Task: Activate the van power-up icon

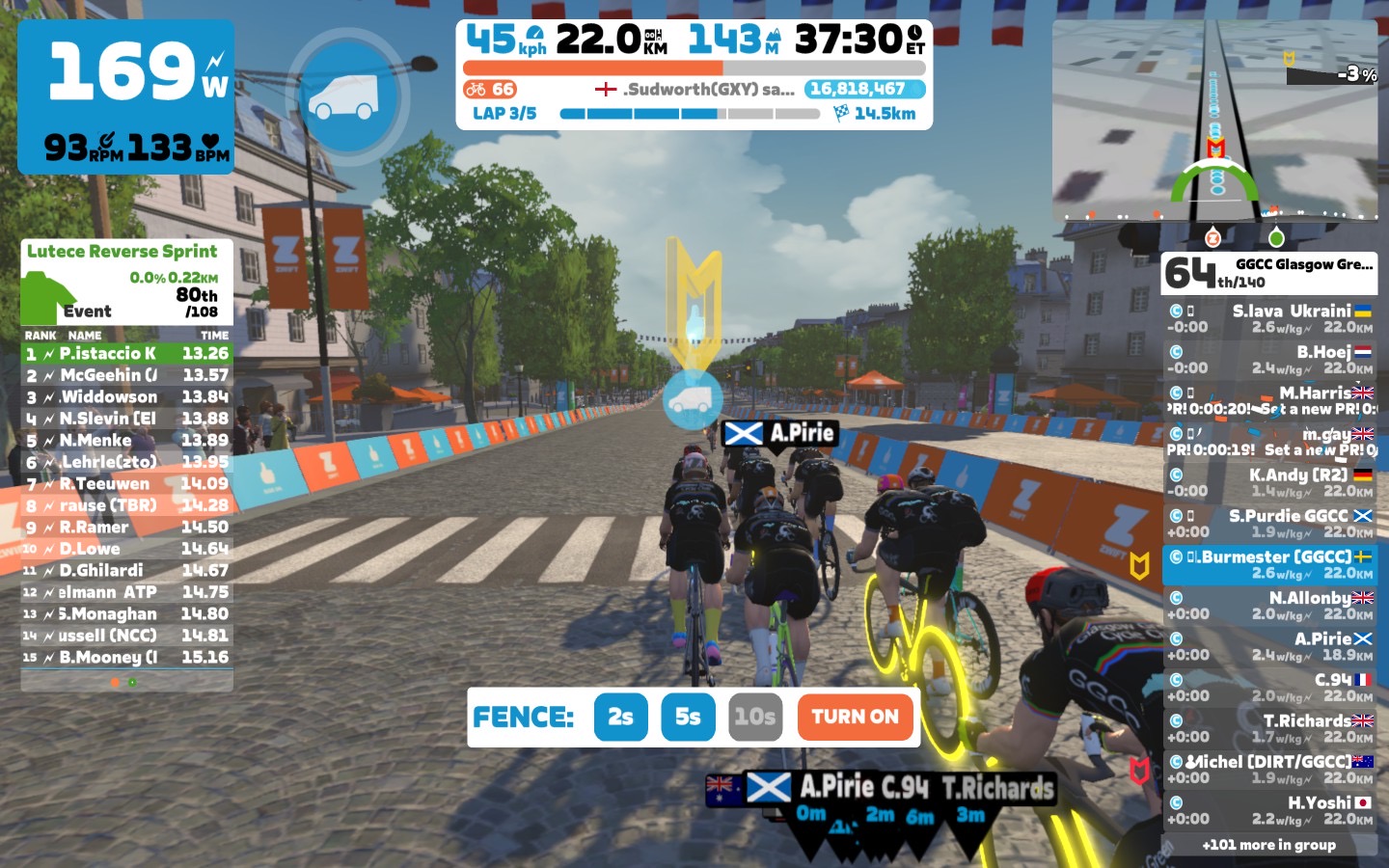Action: click(347, 96)
